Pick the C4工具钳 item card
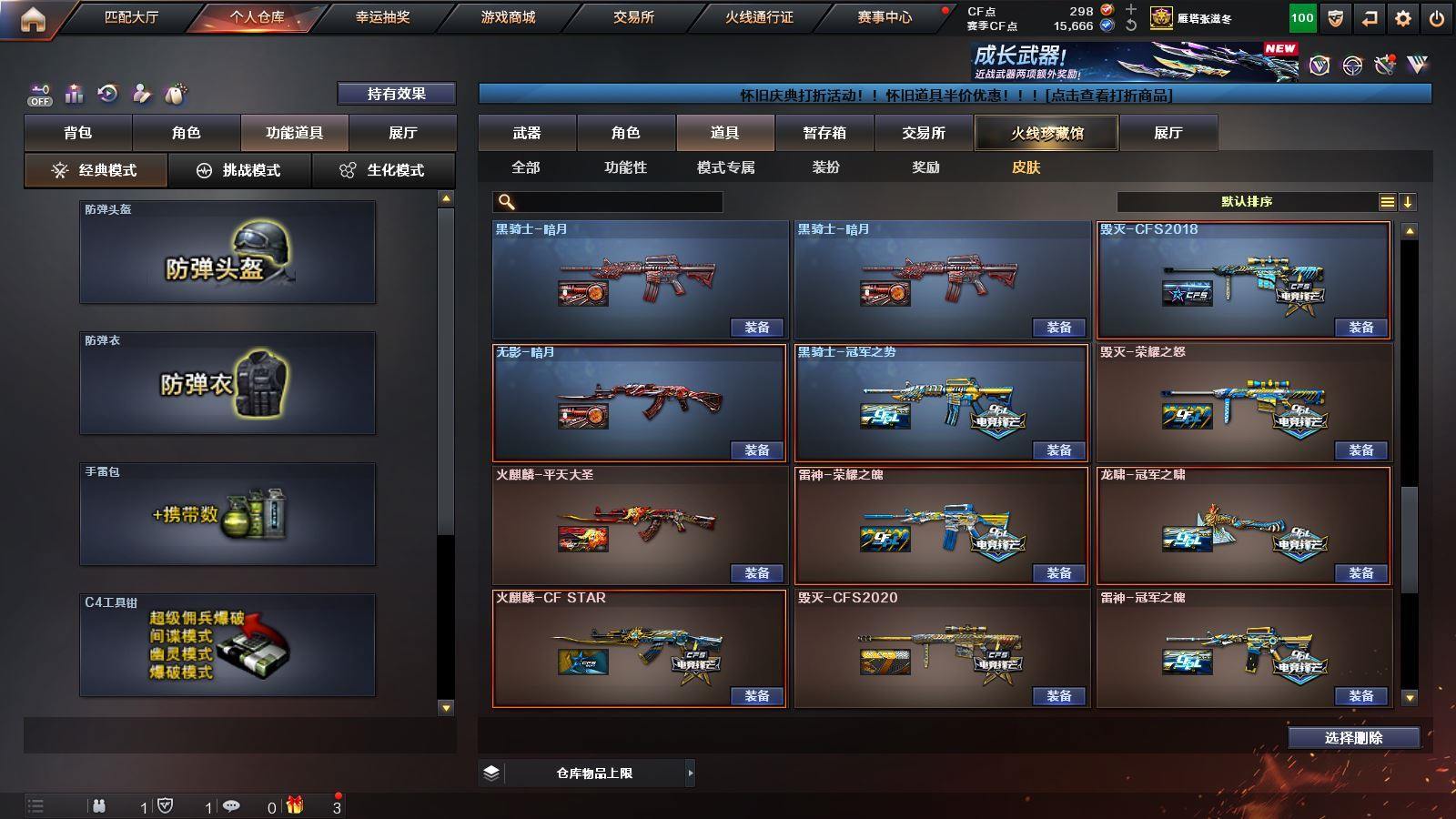Screen dimensions: 1456x819 (x=227, y=645)
